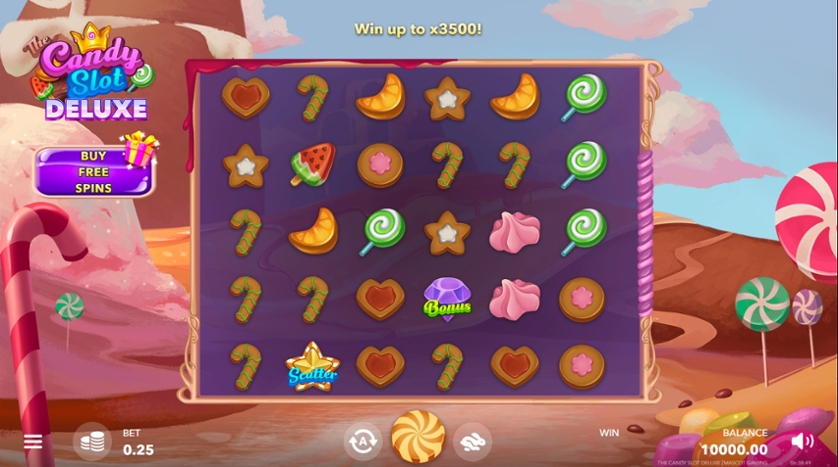Open the hamburger menu
This screenshot has width=838, height=467.
click(33, 442)
